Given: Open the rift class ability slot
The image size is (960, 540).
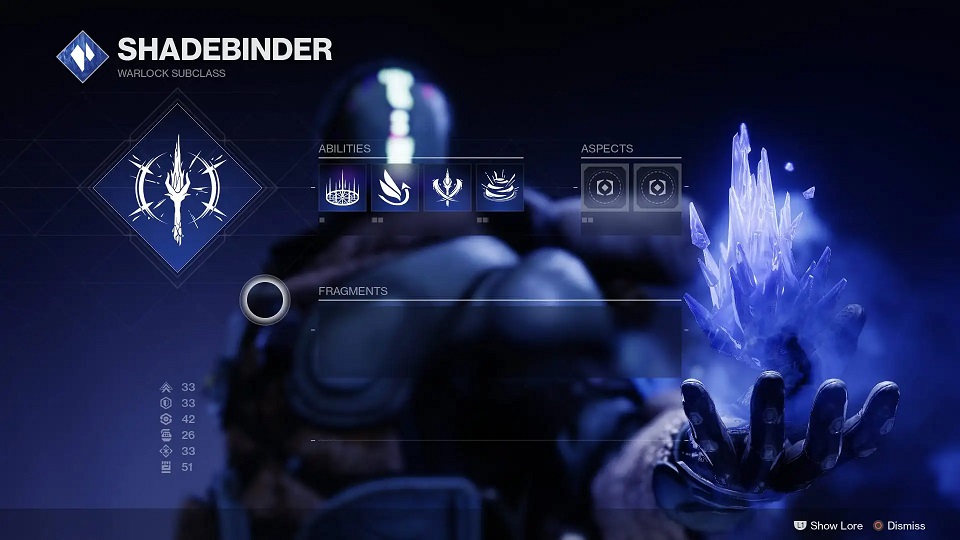Looking at the screenshot, I should (x=342, y=188).
